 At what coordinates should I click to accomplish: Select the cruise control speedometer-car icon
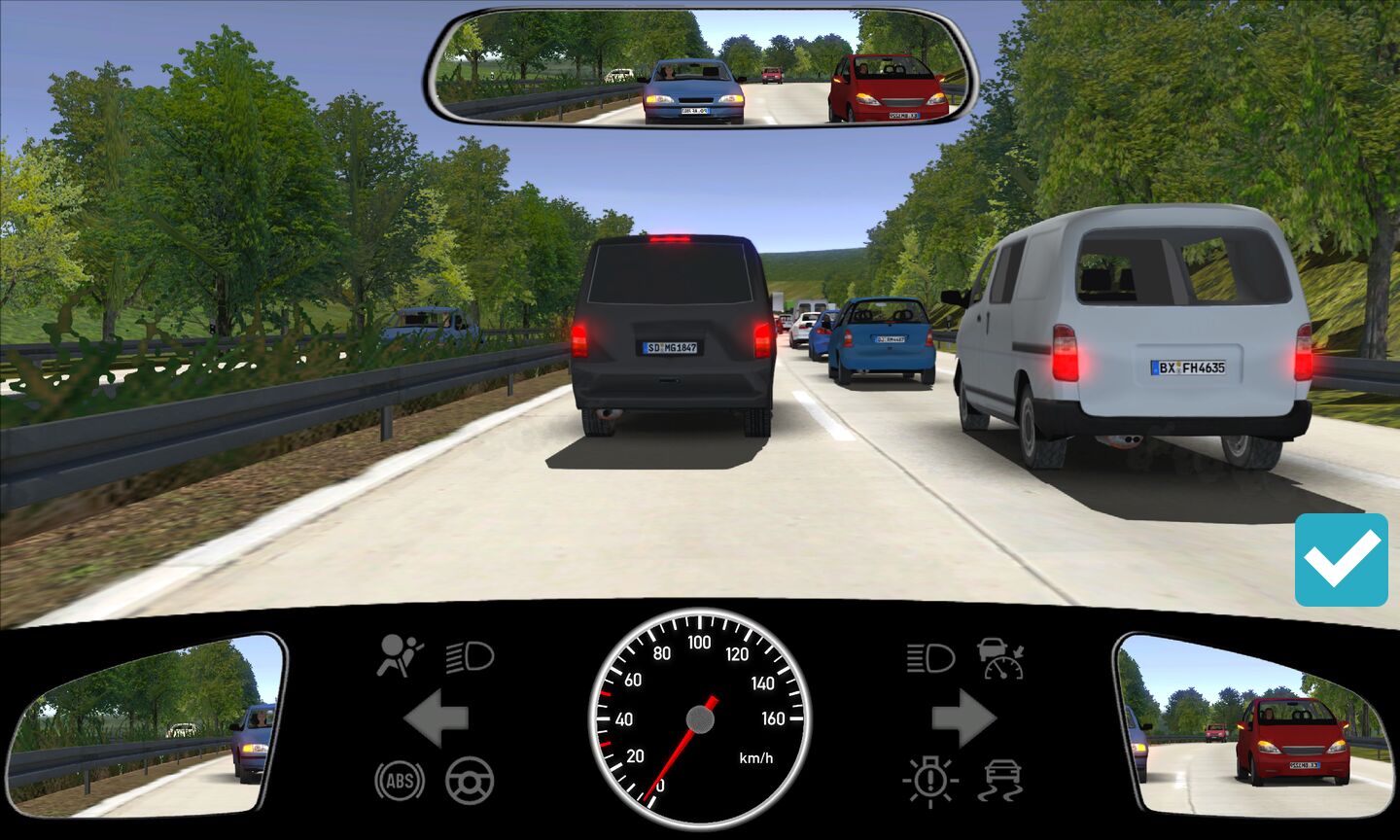point(1002,658)
